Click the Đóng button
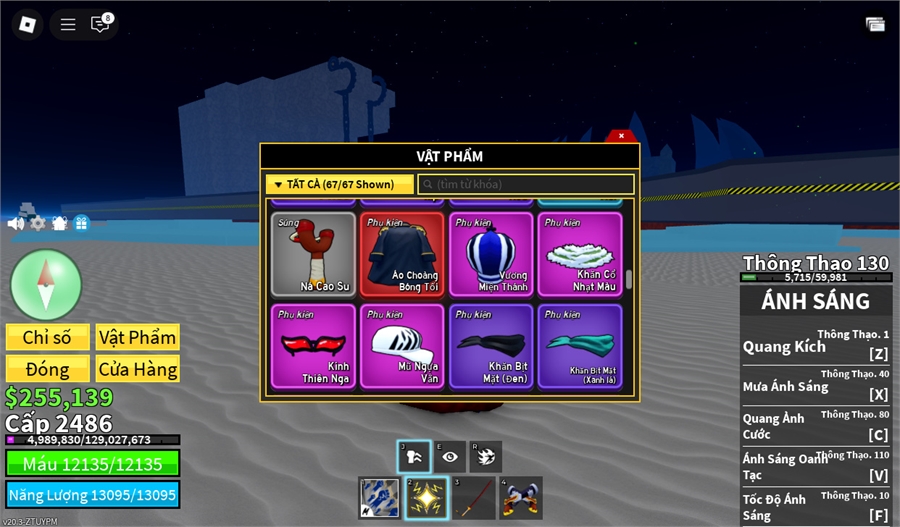The width and height of the screenshot is (900, 527). tap(48, 369)
